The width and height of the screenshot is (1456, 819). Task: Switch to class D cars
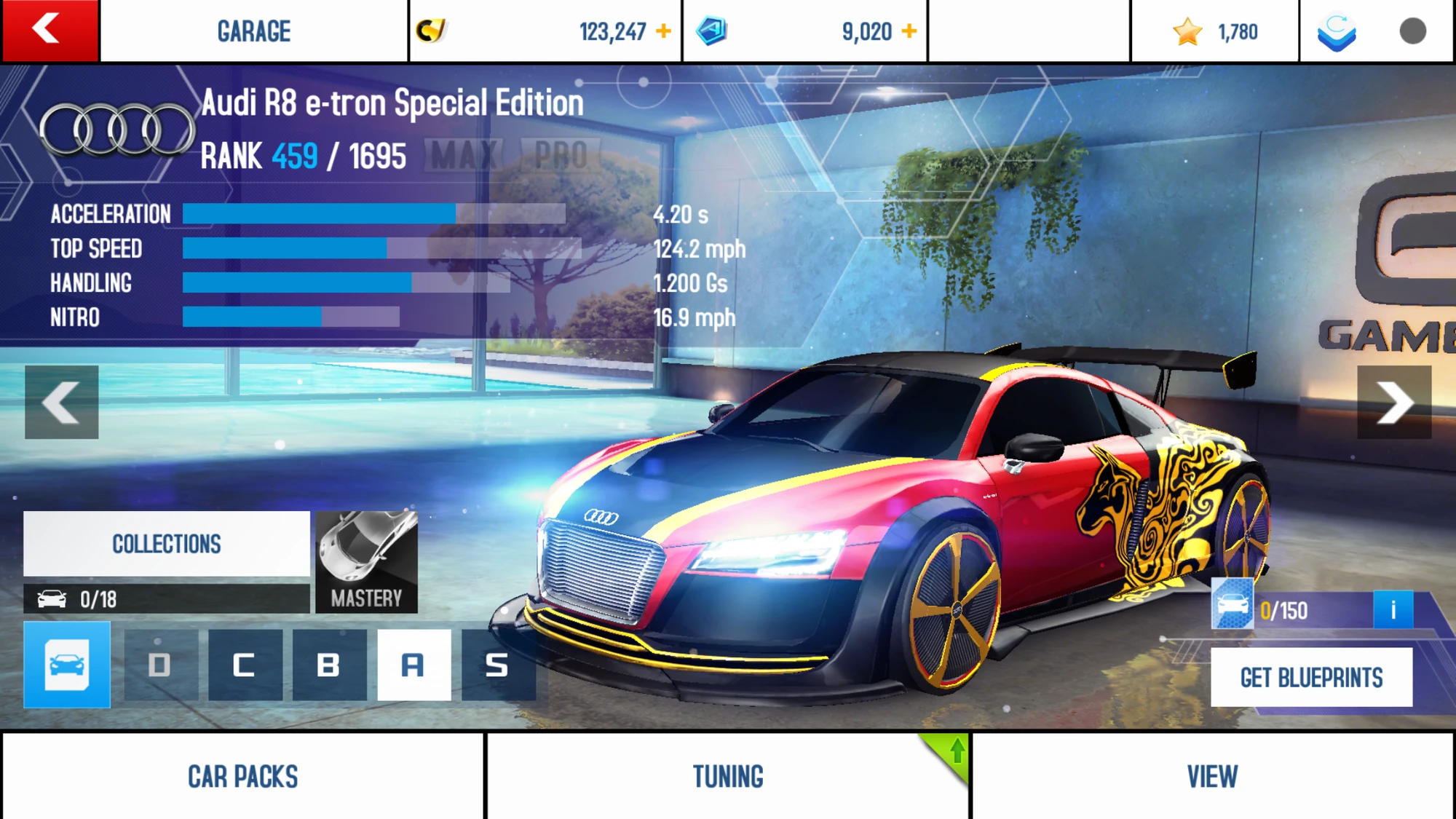(x=160, y=665)
